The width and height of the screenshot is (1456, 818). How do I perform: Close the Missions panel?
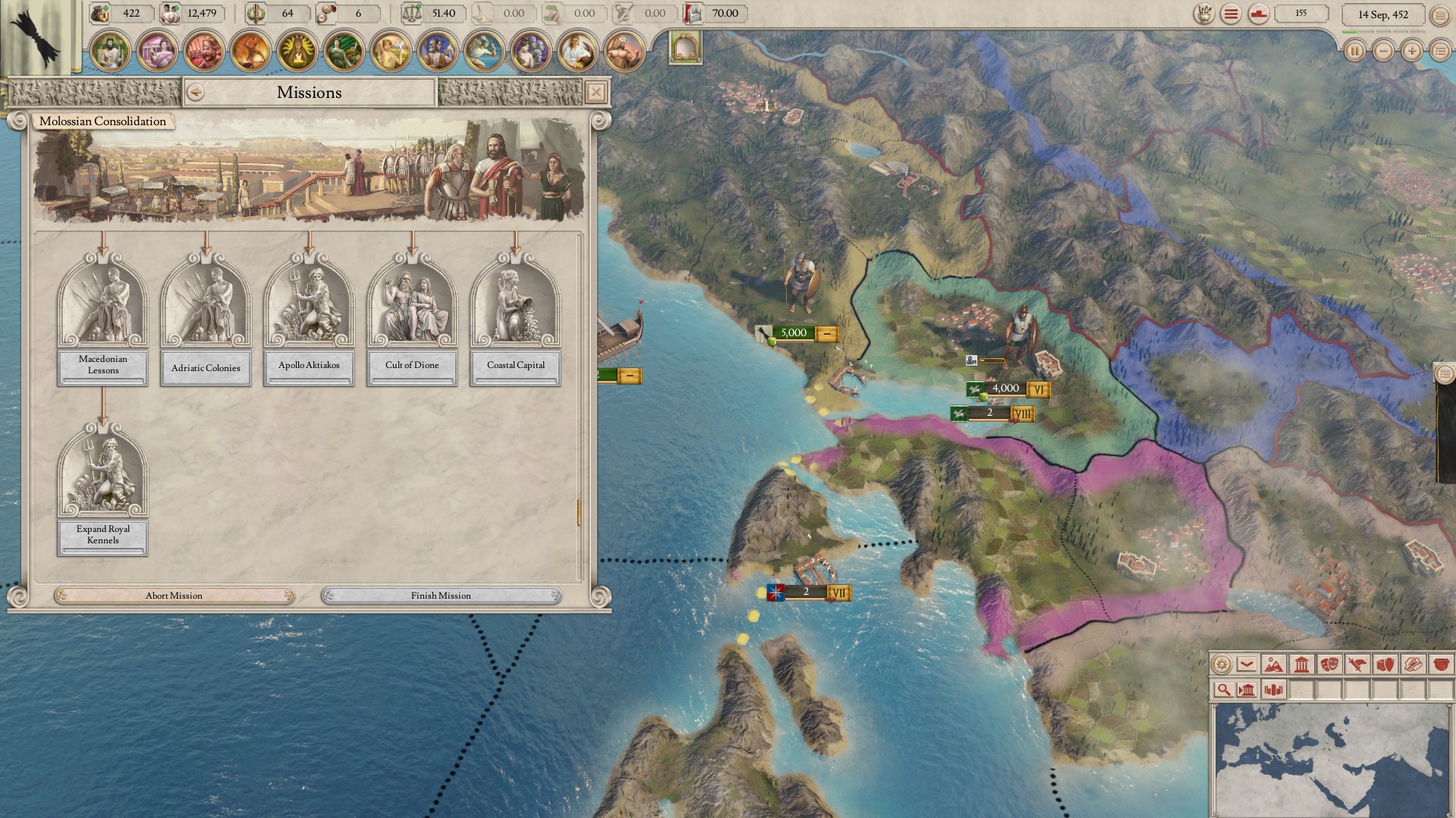(596, 93)
